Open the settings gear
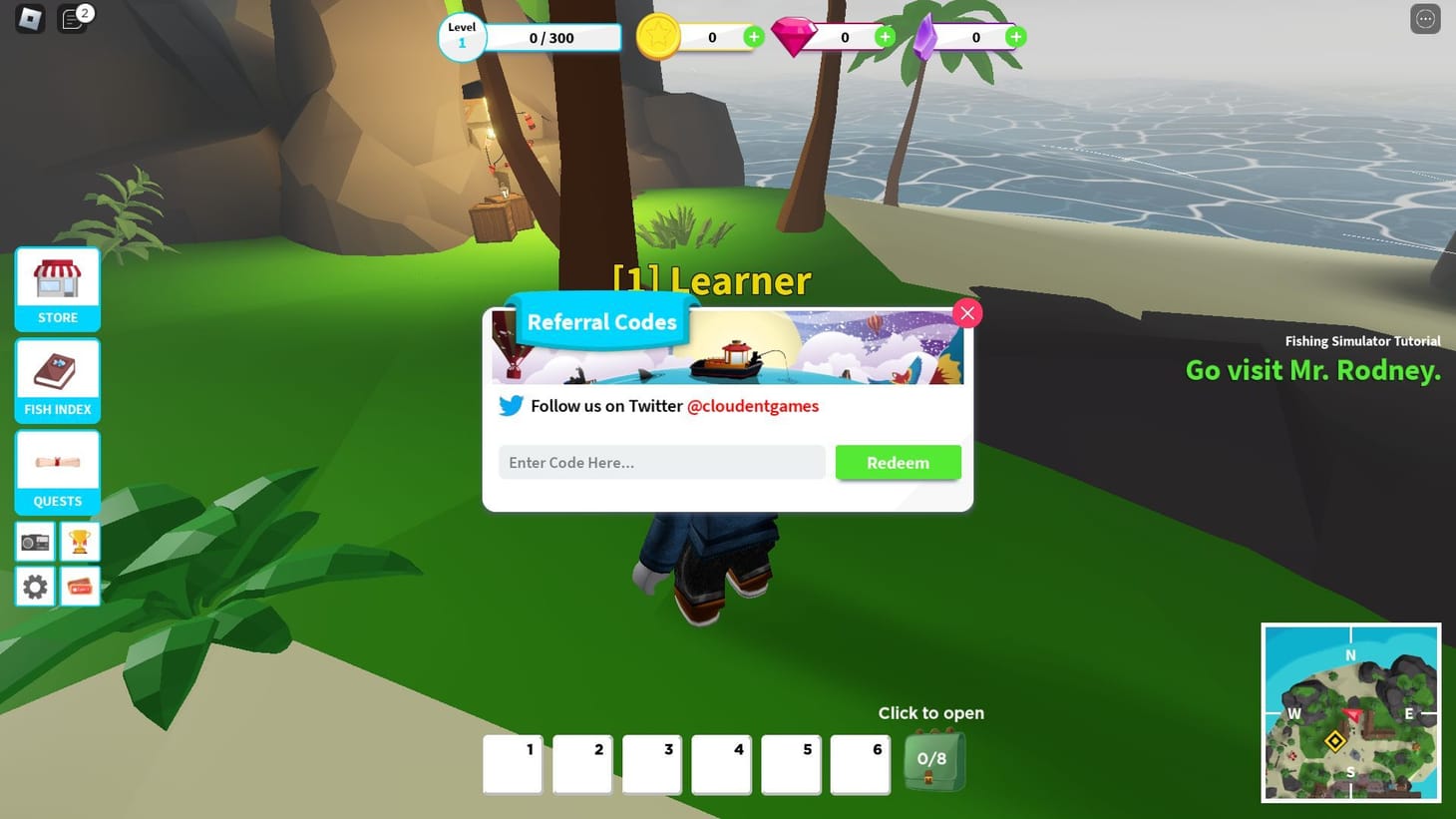Screen dimensions: 1456x819 [x=35, y=587]
